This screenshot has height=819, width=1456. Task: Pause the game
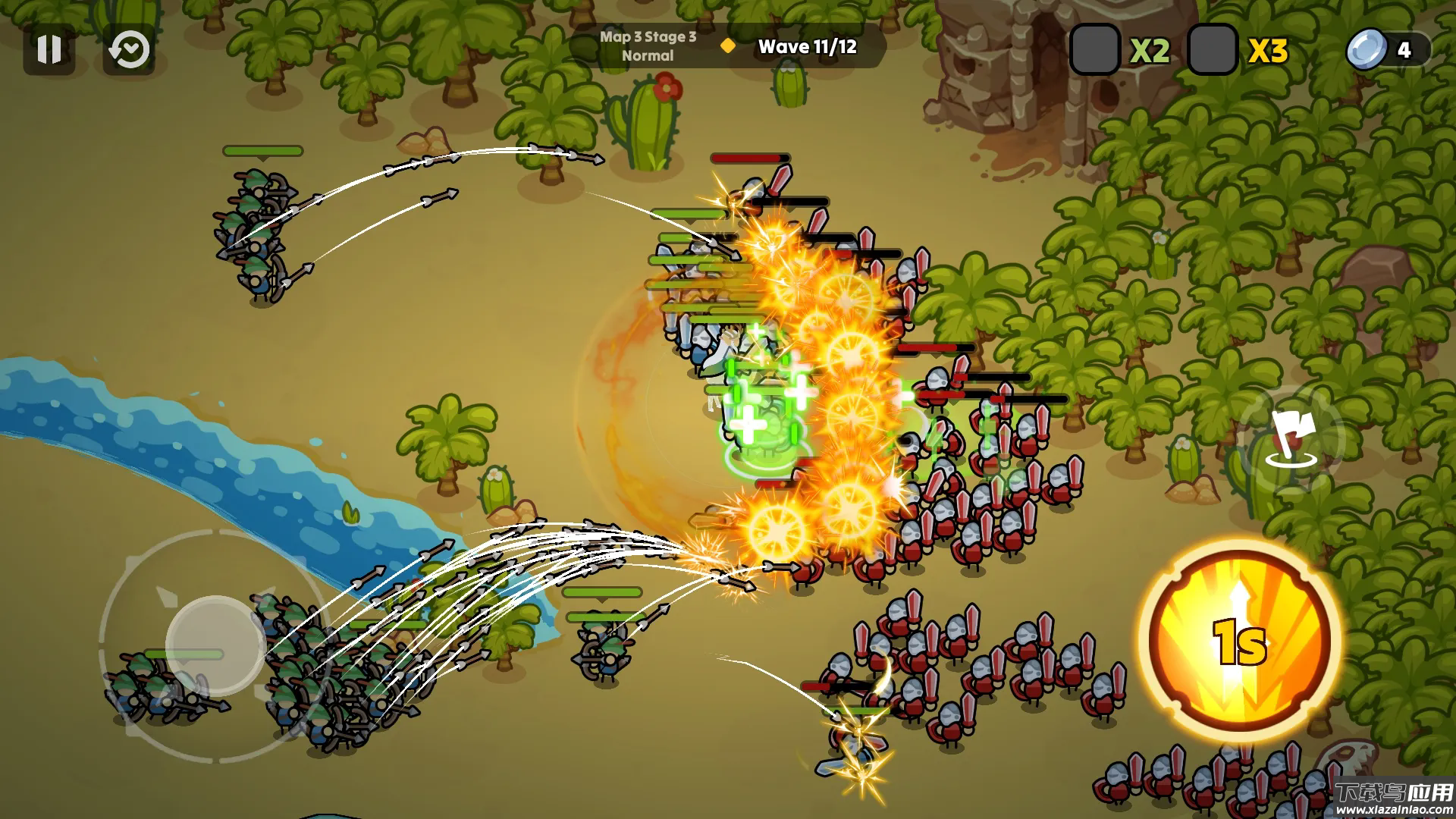tap(49, 49)
